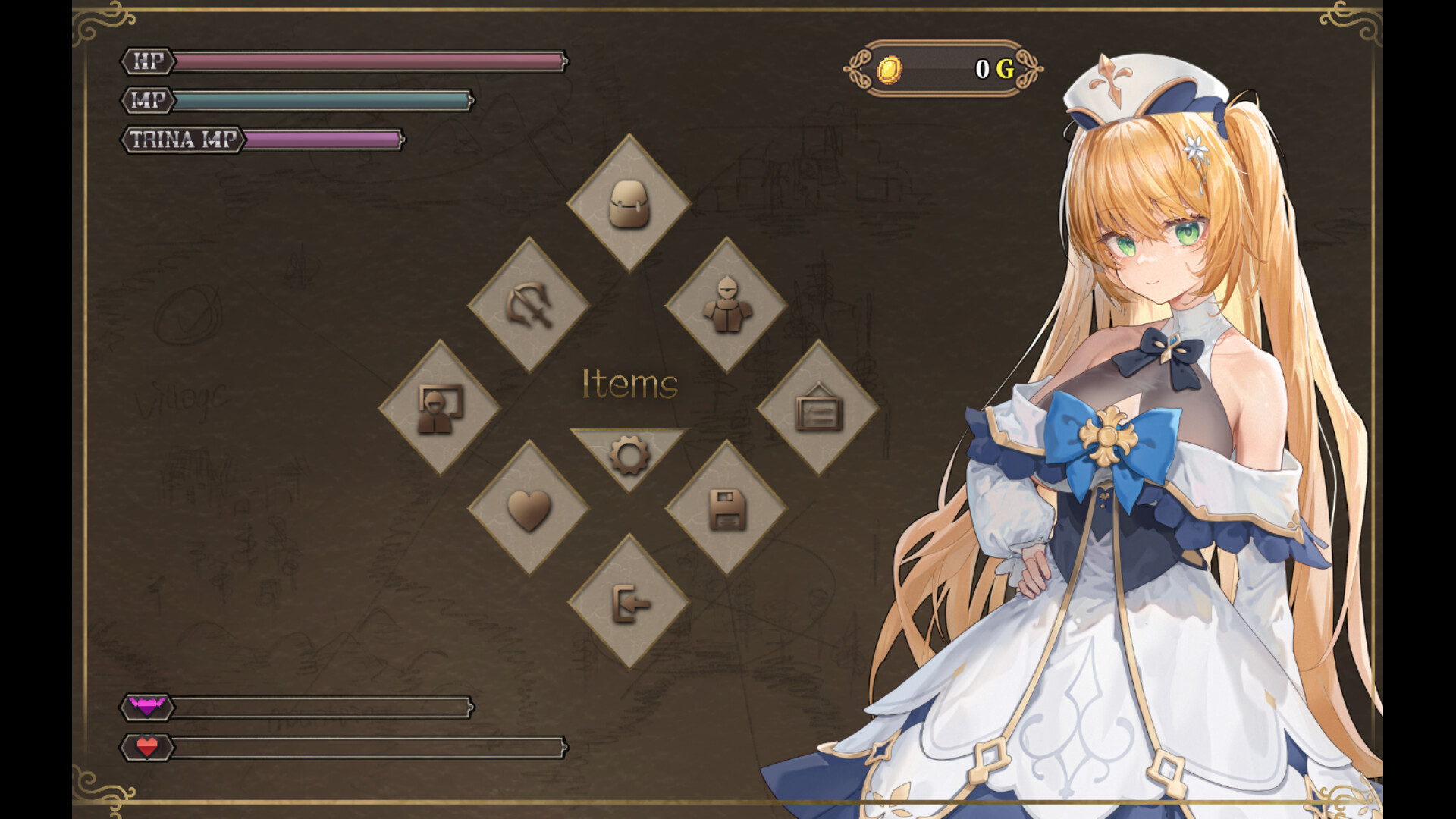Open the Items bag menu
Image resolution: width=1456 pixels, height=819 pixels.
pyautogui.click(x=629, y=203)
